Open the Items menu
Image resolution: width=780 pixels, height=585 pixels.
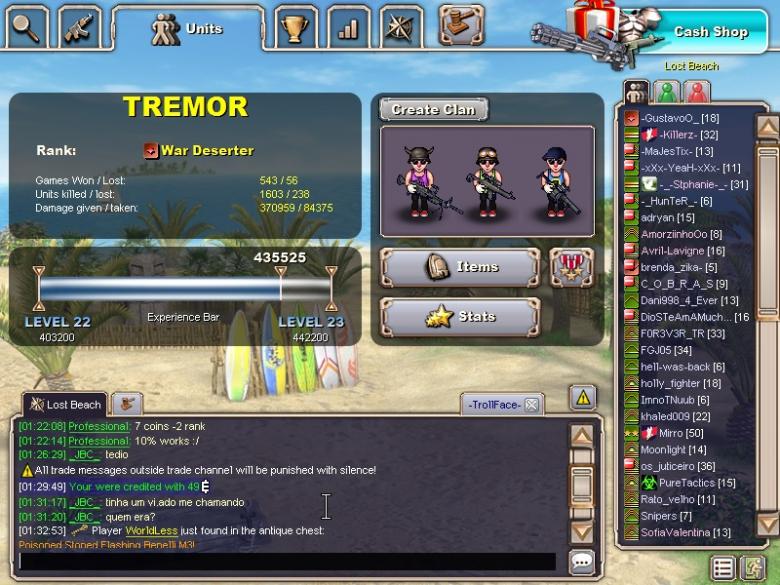coord(461,267)
